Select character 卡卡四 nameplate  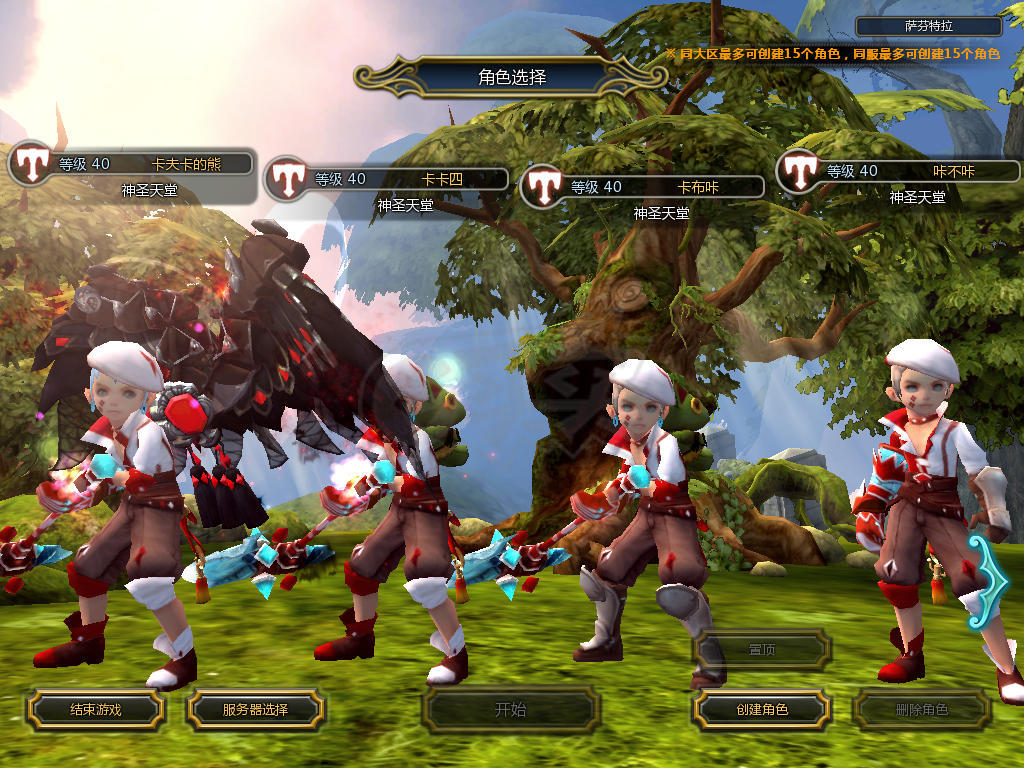(x=405, y=180)
